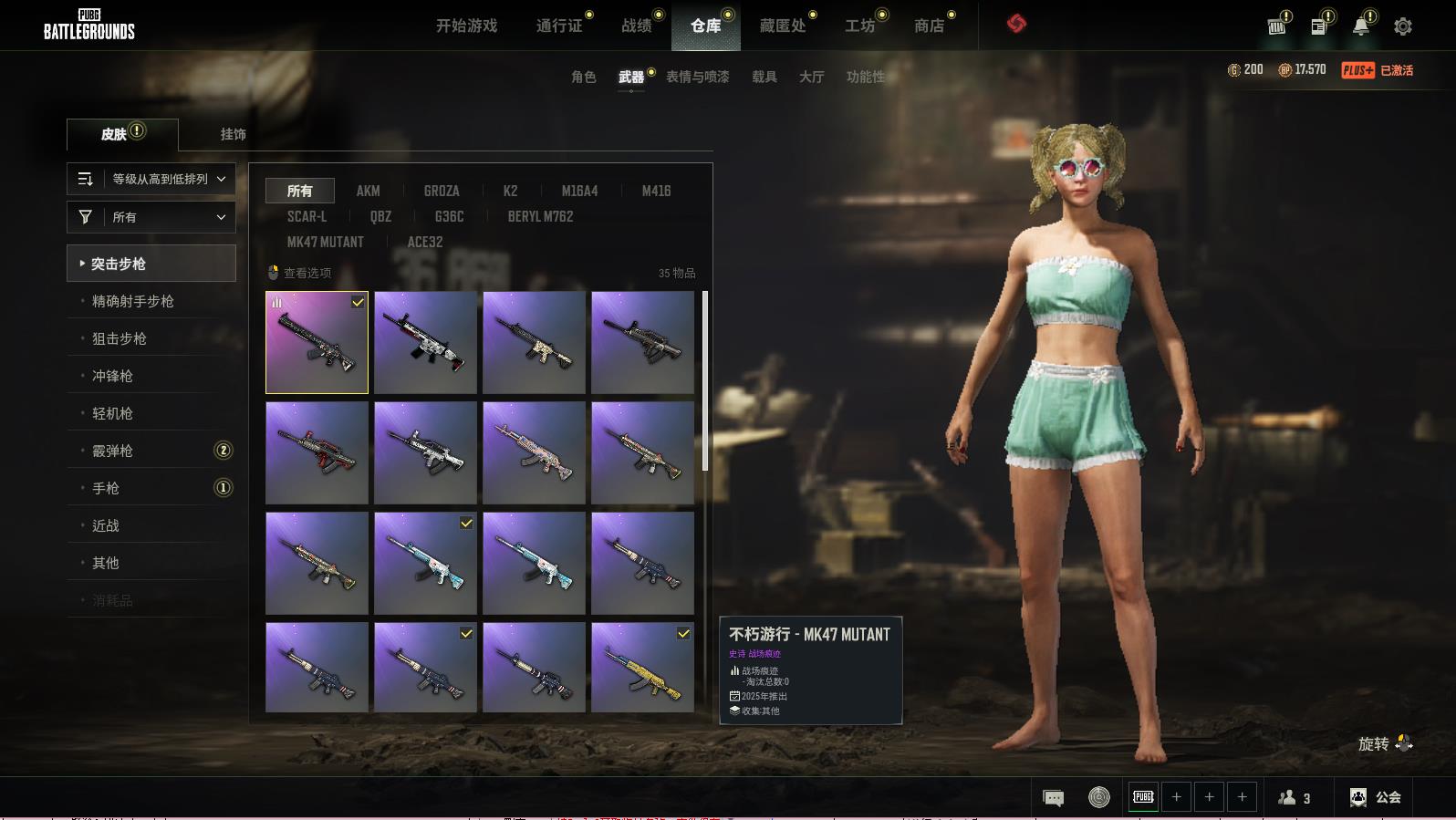Open the 挂饰 charms tab

click(233, 134)
